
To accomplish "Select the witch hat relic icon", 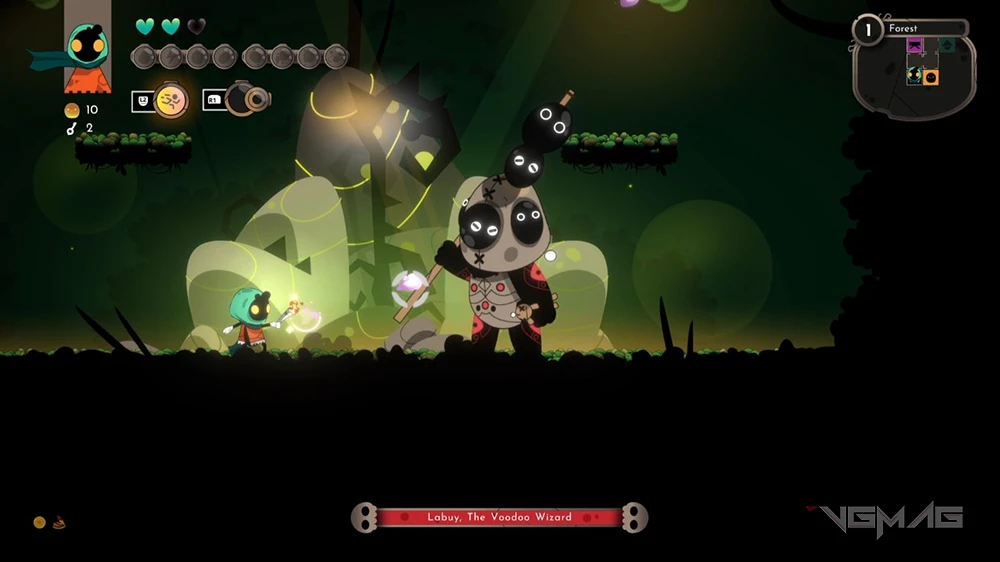I will 59,522.
